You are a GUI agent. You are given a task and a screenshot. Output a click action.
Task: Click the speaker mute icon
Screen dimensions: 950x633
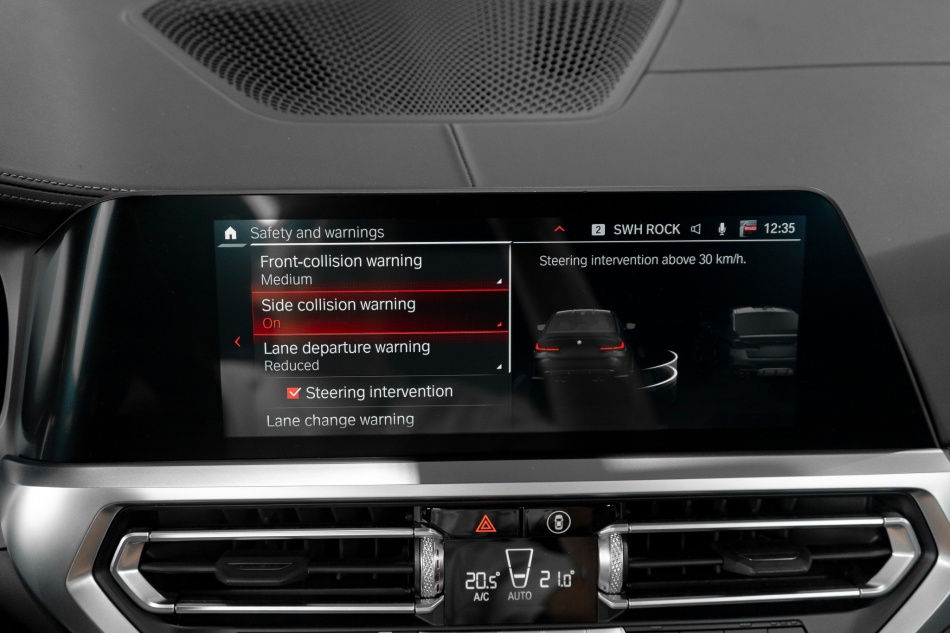coord(696,229)
